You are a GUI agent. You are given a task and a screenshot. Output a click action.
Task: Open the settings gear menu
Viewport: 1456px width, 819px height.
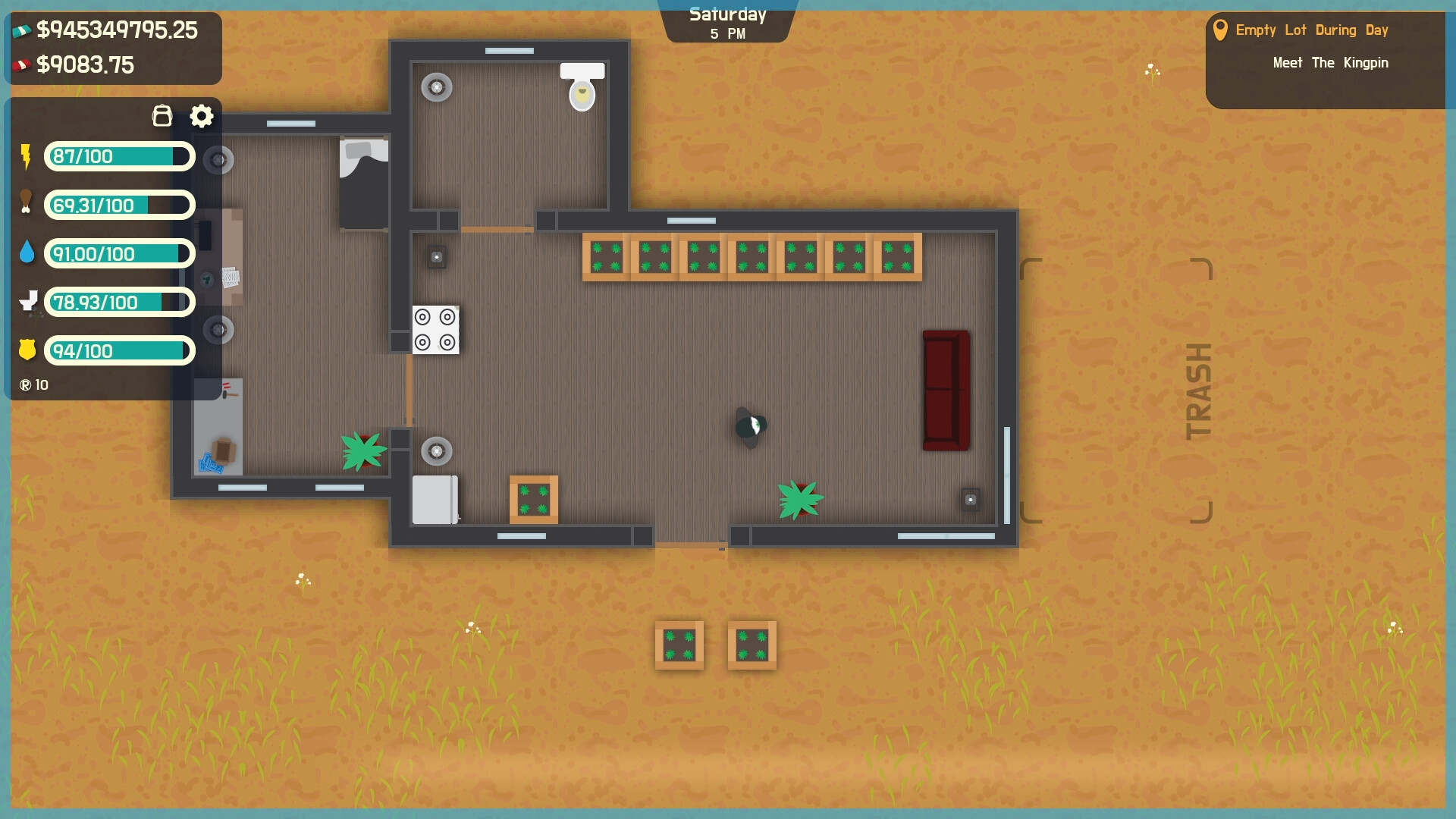tap(201, 115)
